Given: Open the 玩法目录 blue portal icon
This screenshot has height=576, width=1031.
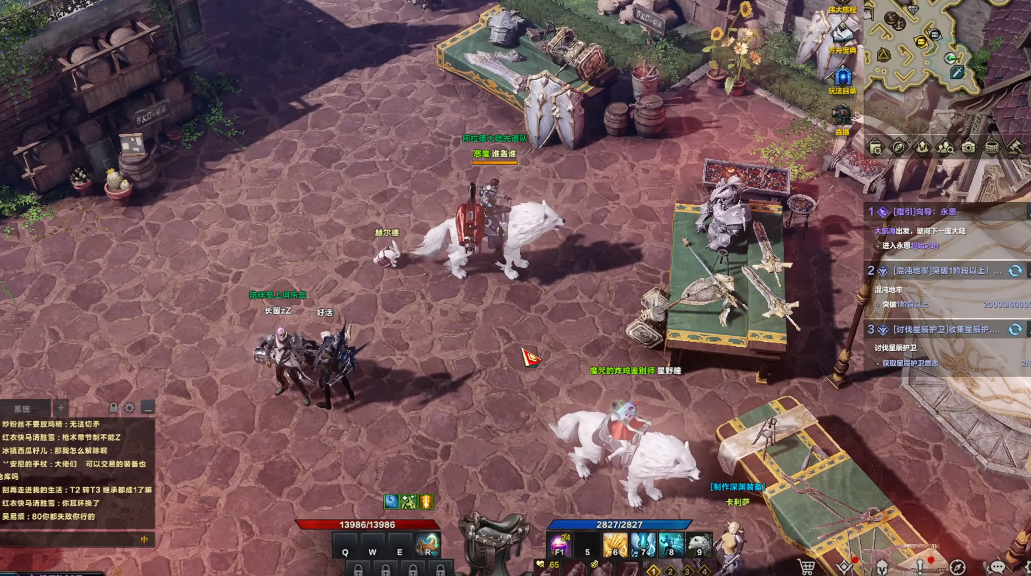Looking at the screenshot, I should click(843, 76).
